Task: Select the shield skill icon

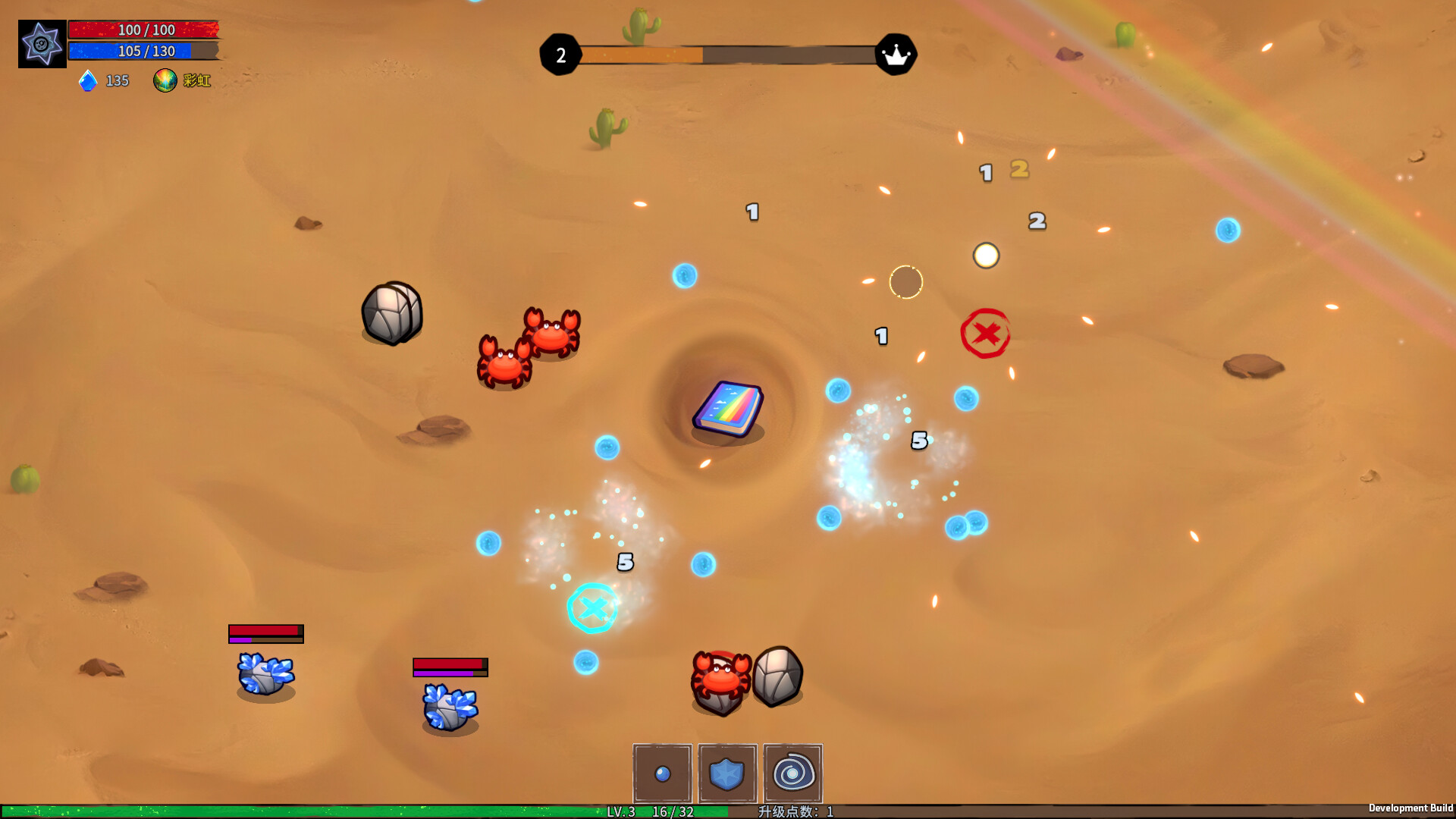Action: pos(726,774)
